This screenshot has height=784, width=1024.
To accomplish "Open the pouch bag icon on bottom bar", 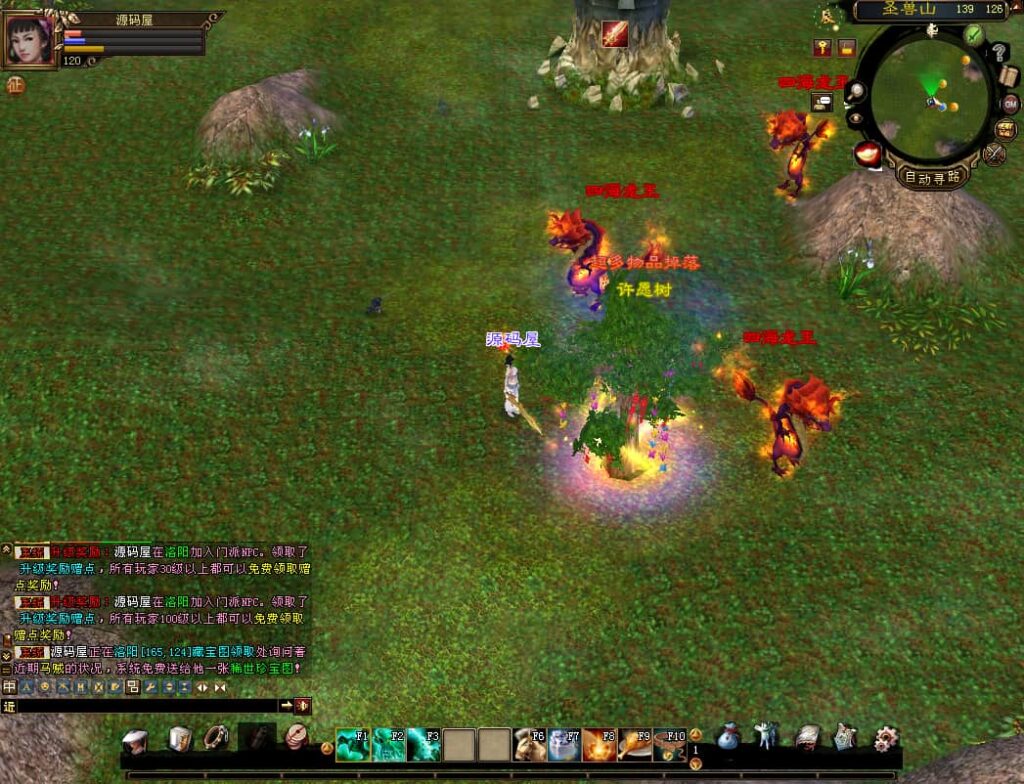I will click(x=729, y=738).
